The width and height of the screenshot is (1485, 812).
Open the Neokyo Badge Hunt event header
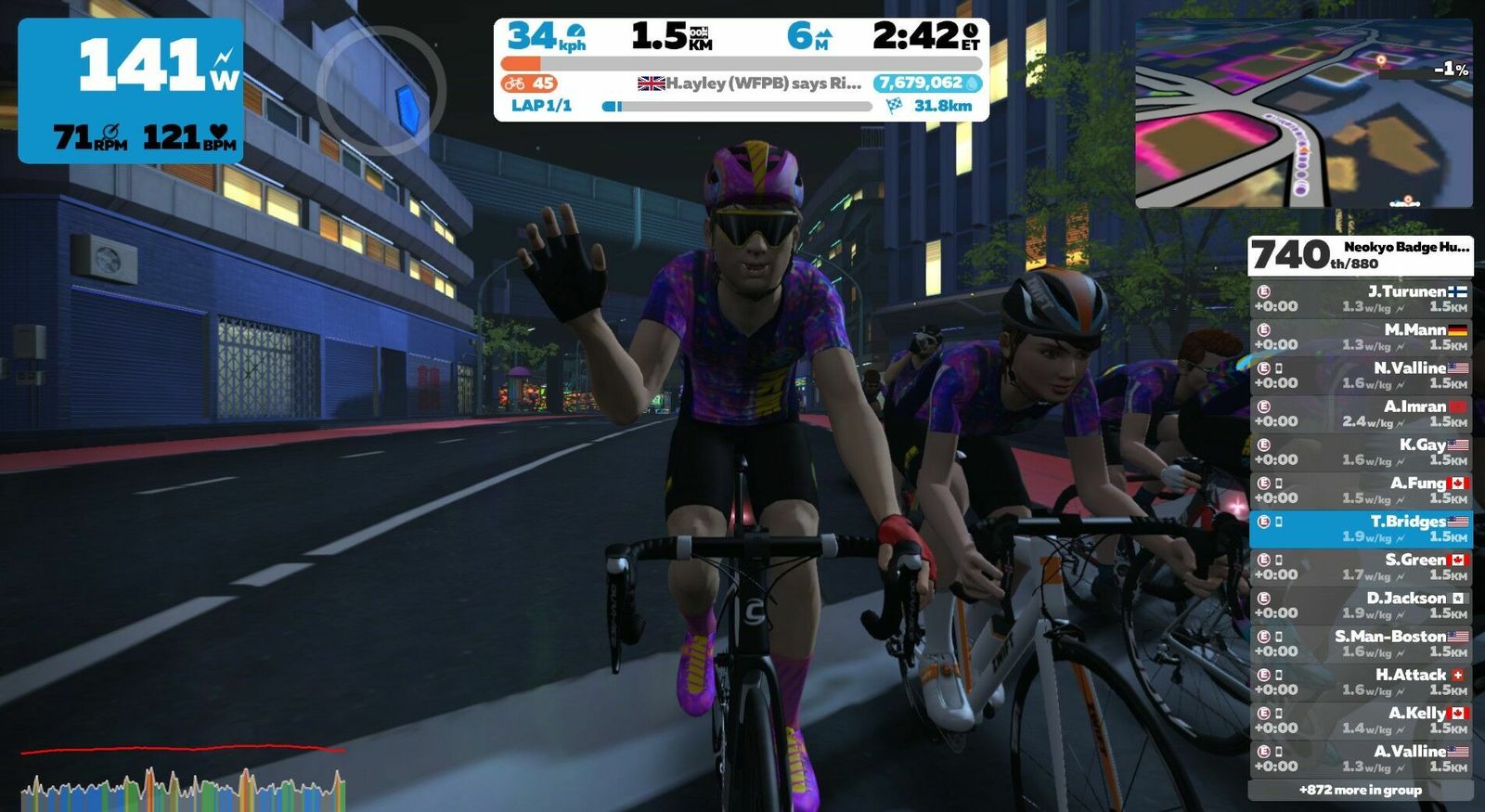[x=1360, y=254]
